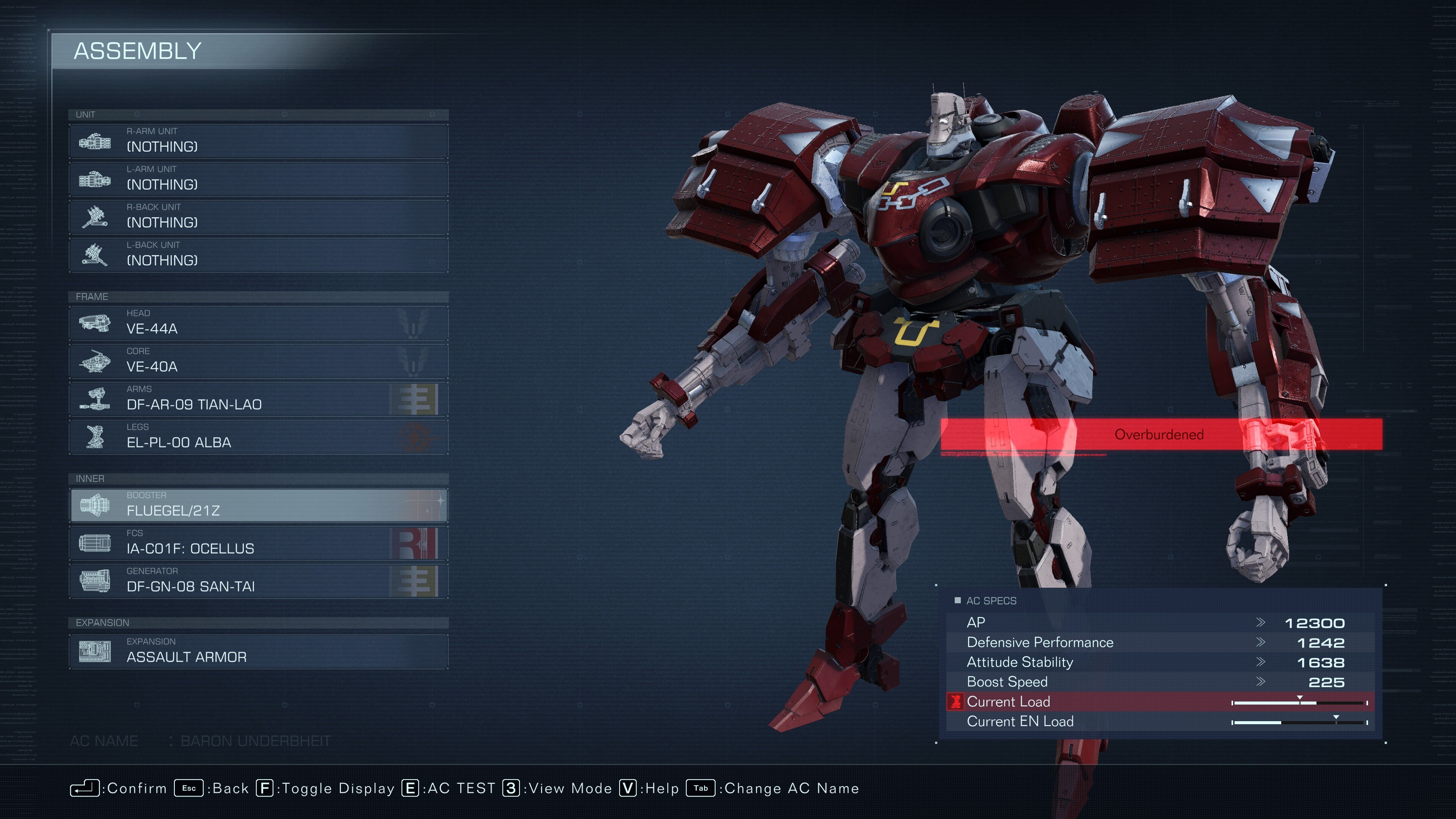
Task: Choose the ARMS DF-AR-09 TIAN-LAO slot
Action: click(x=258, y=399)
